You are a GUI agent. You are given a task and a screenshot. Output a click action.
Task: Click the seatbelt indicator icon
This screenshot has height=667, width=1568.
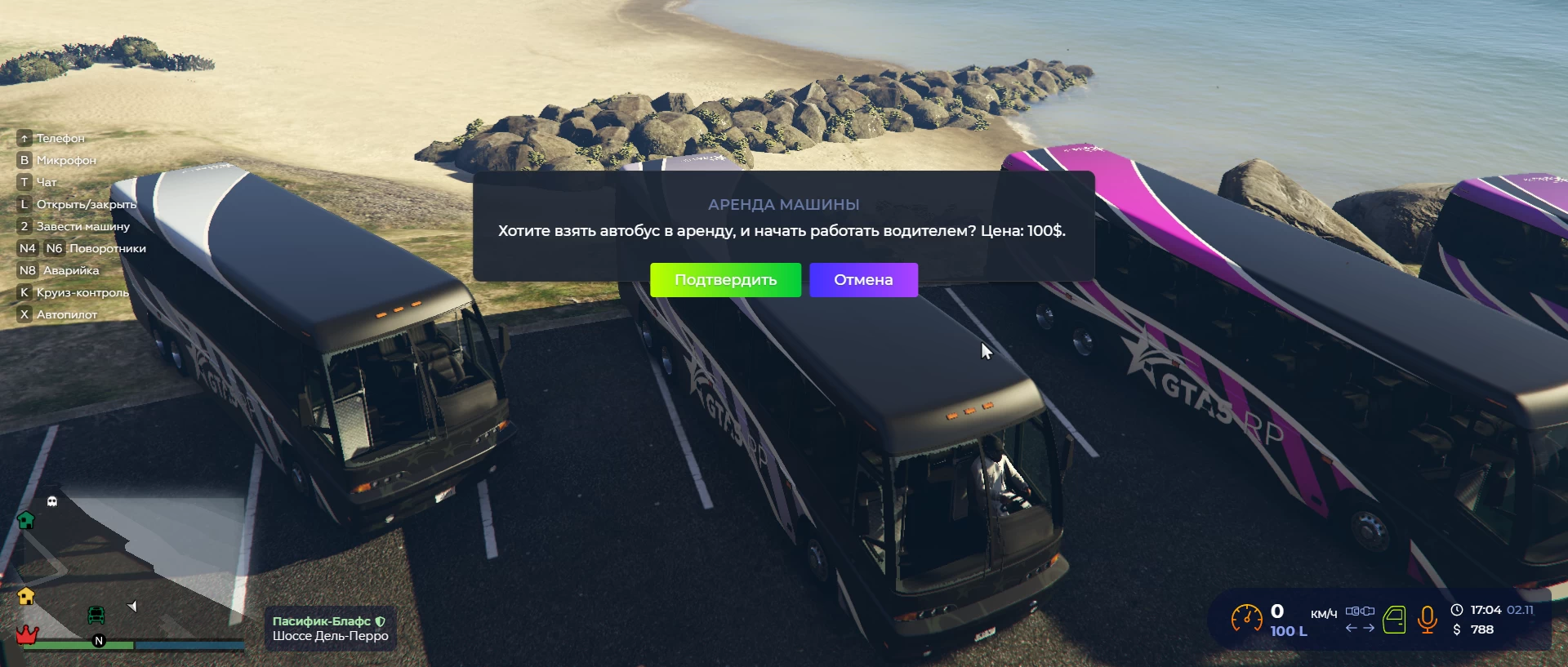point(1360,611)
